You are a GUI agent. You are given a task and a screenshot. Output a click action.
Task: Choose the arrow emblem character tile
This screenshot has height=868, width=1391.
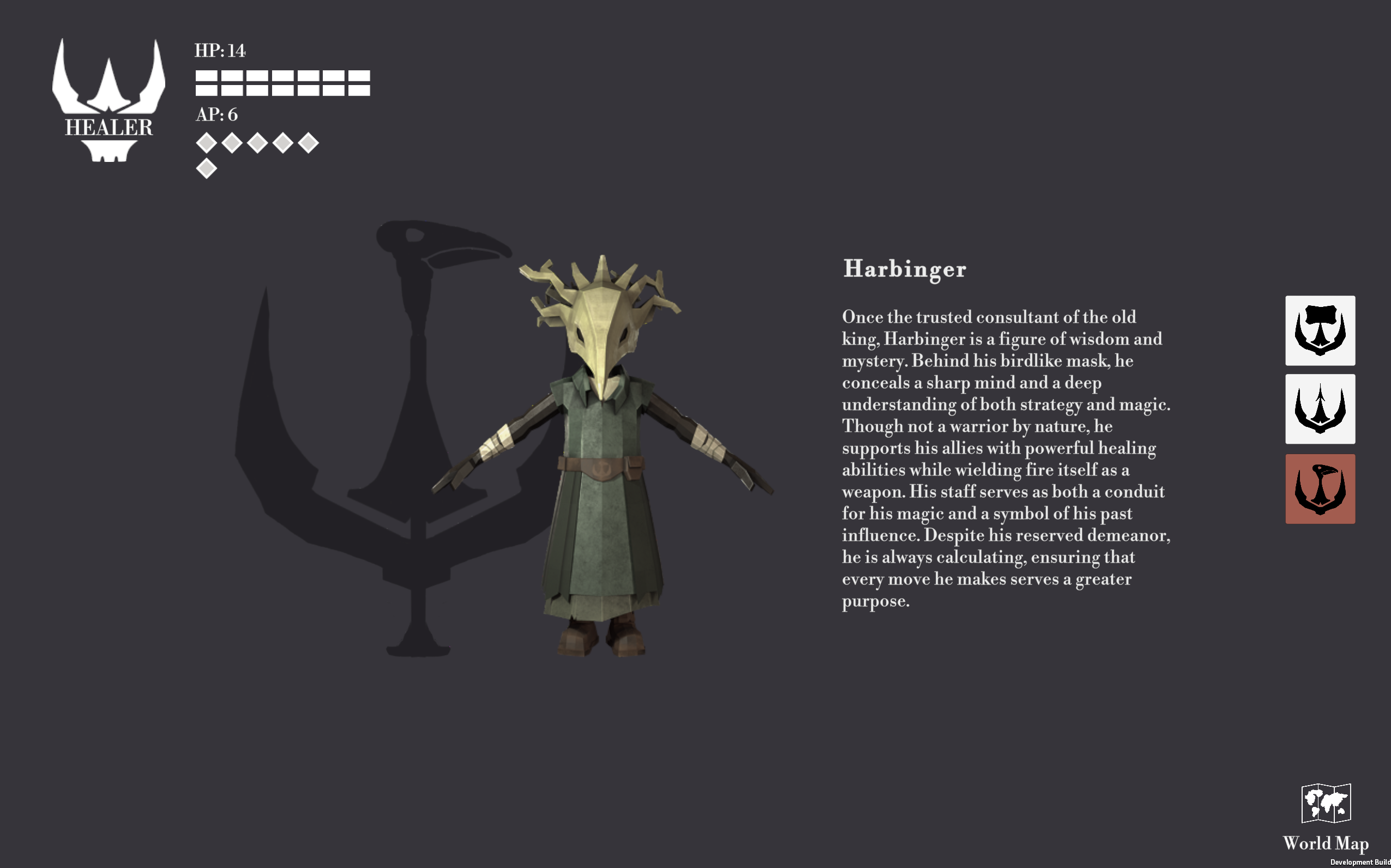1320,409
